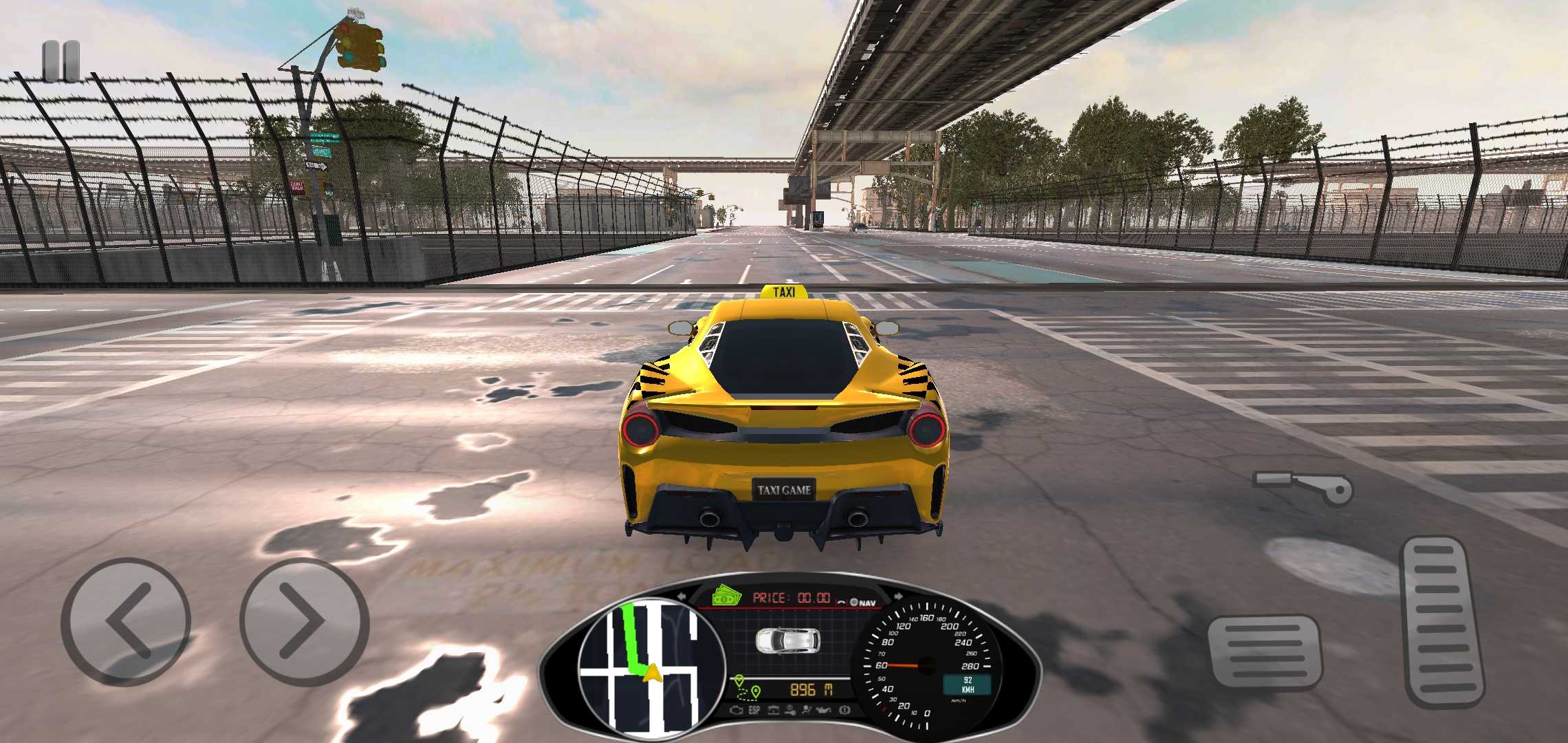This screenshot has width=1568, height=743.
Task: Steer left with the left arrow button
Action: pos(126,621)
